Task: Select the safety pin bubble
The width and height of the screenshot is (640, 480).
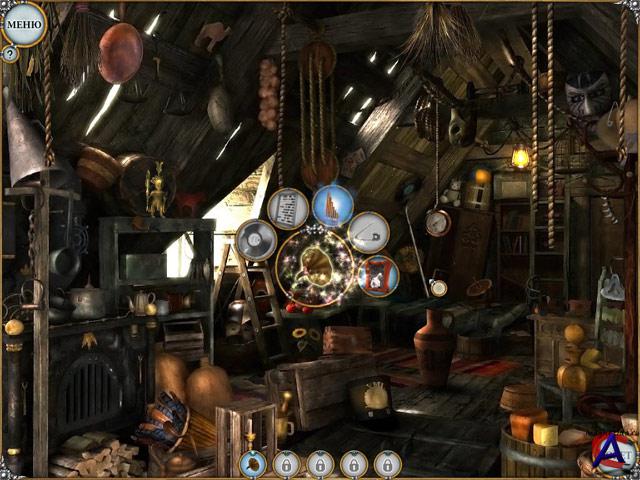Action: (368, 232)
